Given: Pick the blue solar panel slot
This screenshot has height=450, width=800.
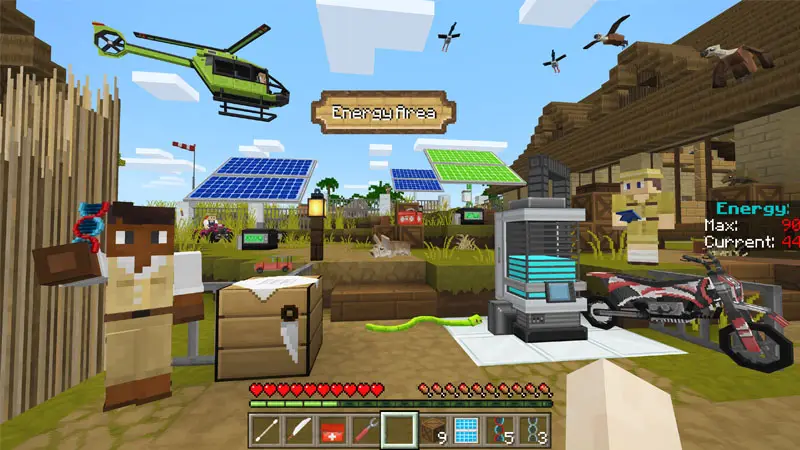Looking at the screenshot, I should (467, 430).
